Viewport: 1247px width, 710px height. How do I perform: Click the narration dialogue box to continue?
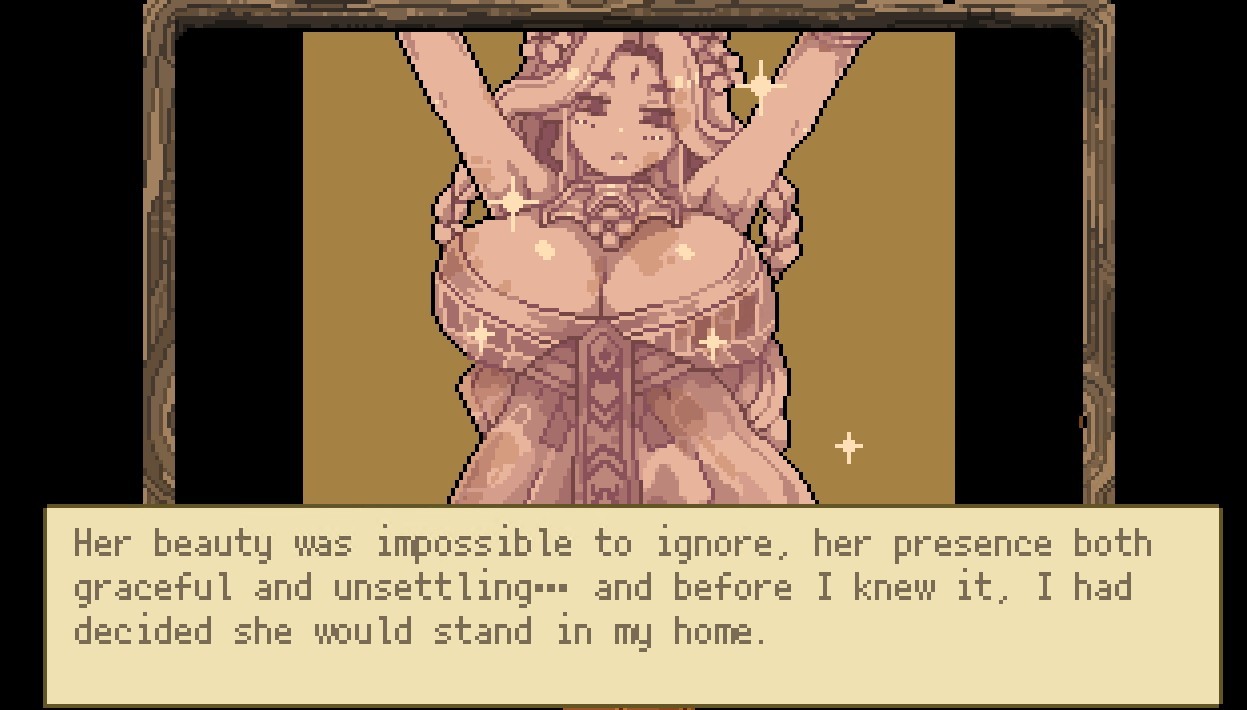coord(632,604)
